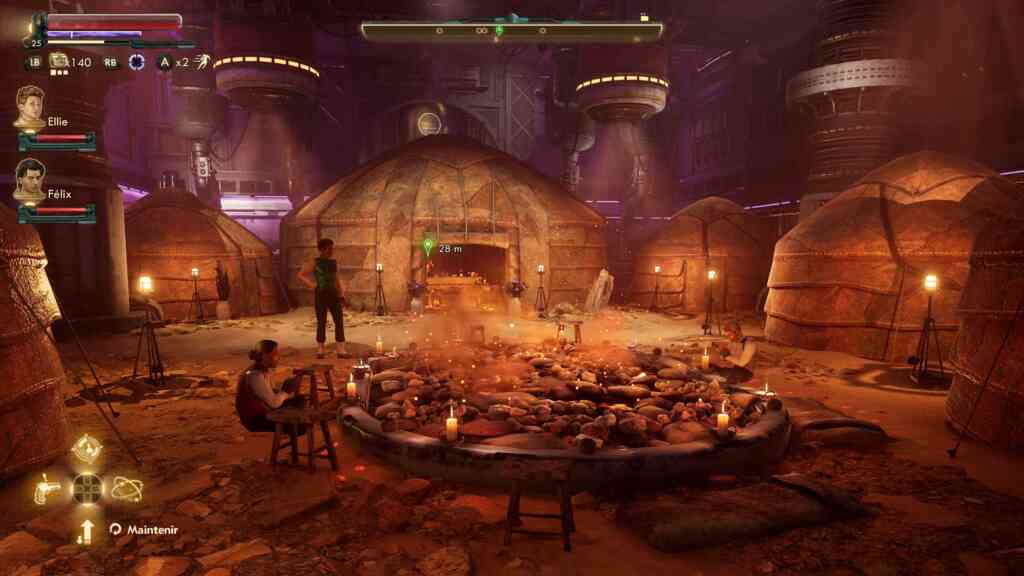Click the center hub of weapon wheel
The height and width of the screenshot is (576, 1024).
[87, 489]
